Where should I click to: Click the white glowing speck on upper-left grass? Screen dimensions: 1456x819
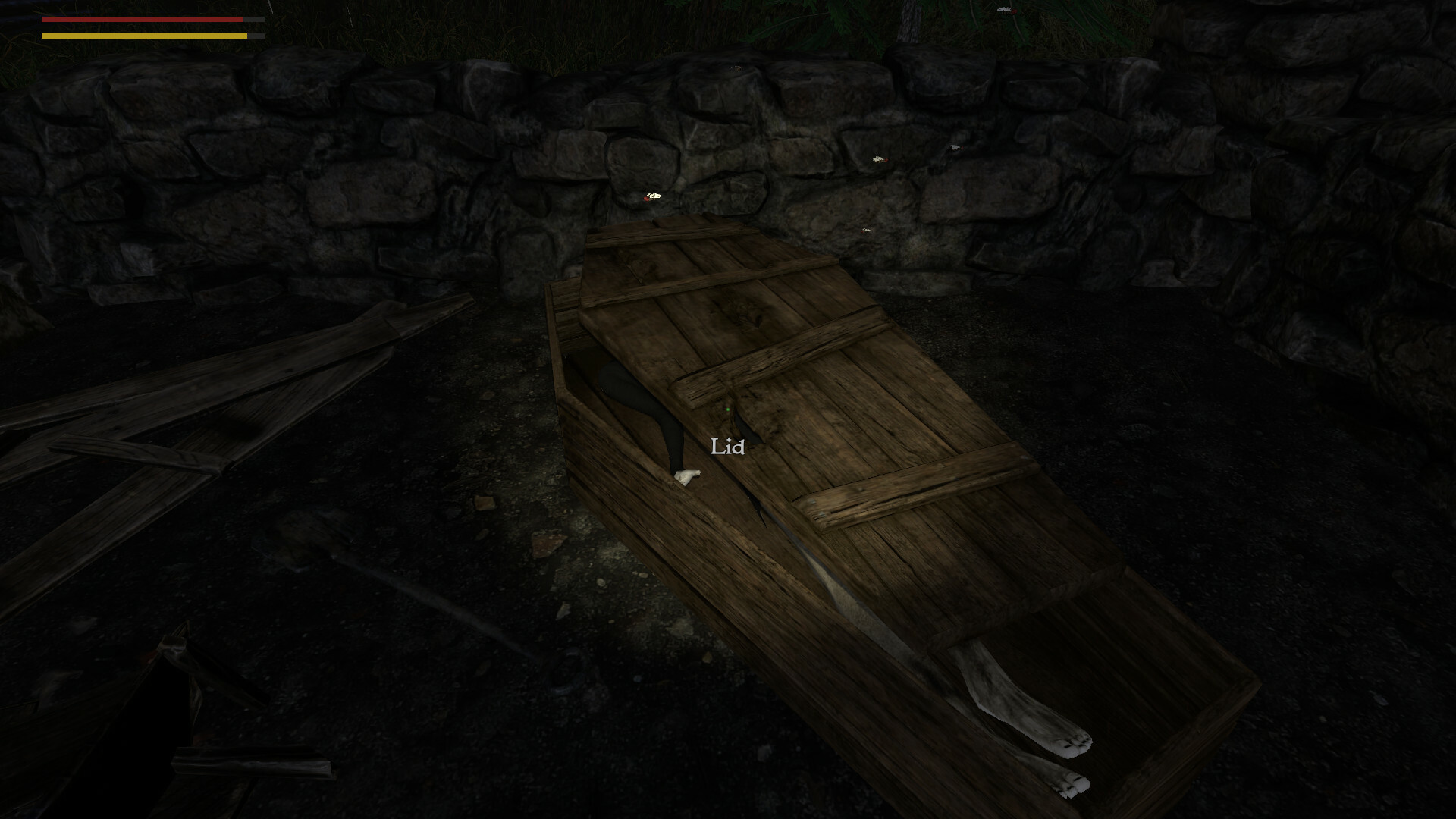(271, 6)
